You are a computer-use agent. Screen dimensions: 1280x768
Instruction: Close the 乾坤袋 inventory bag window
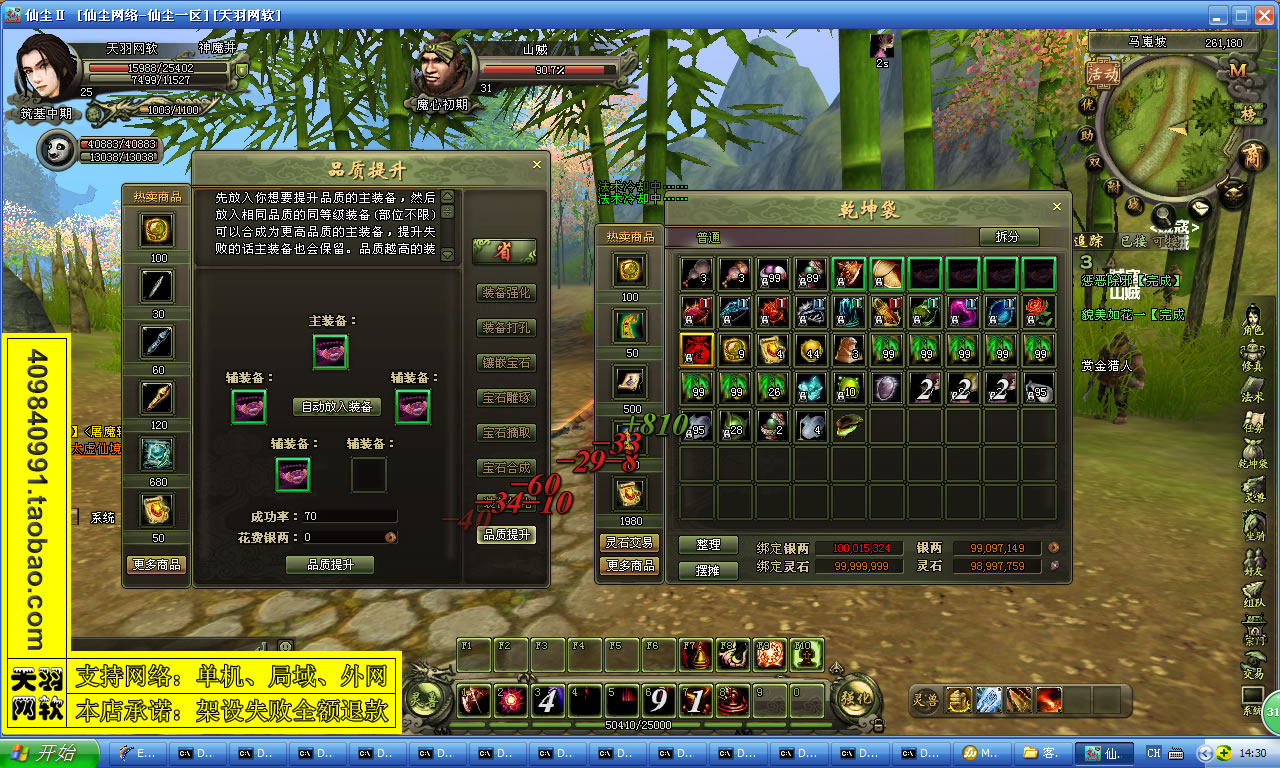point(1057,207)
